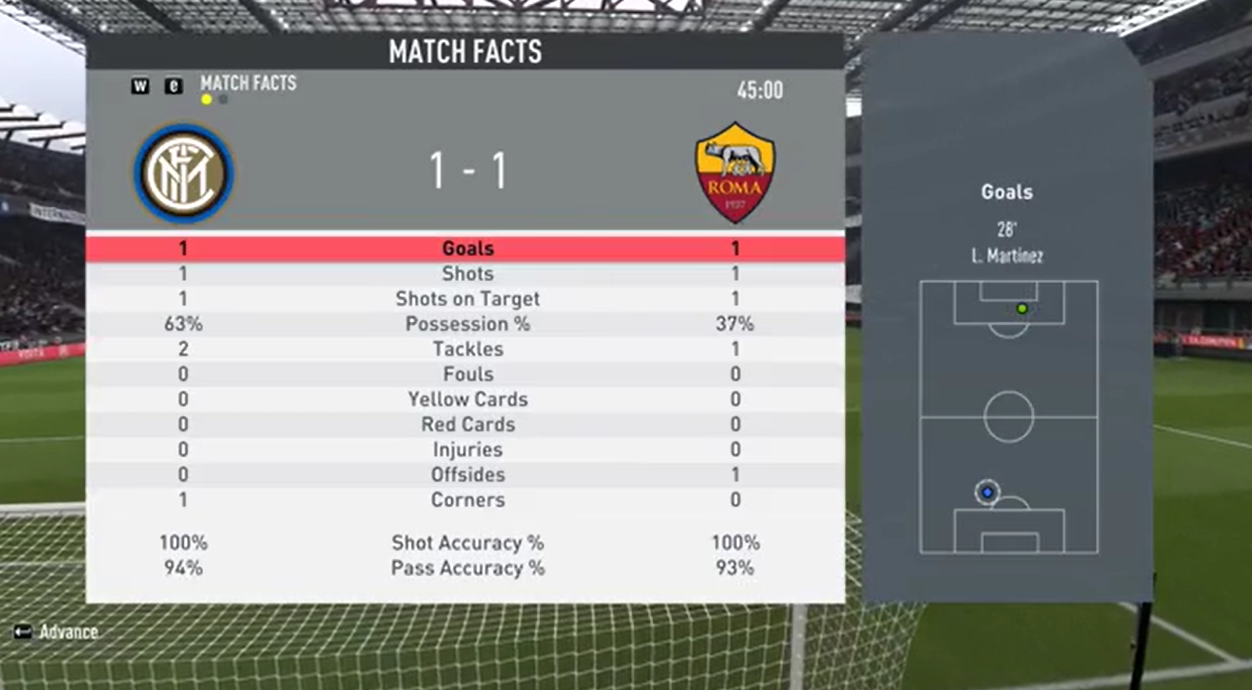Click the blue goal marker on the pitch map

[988, 492]
